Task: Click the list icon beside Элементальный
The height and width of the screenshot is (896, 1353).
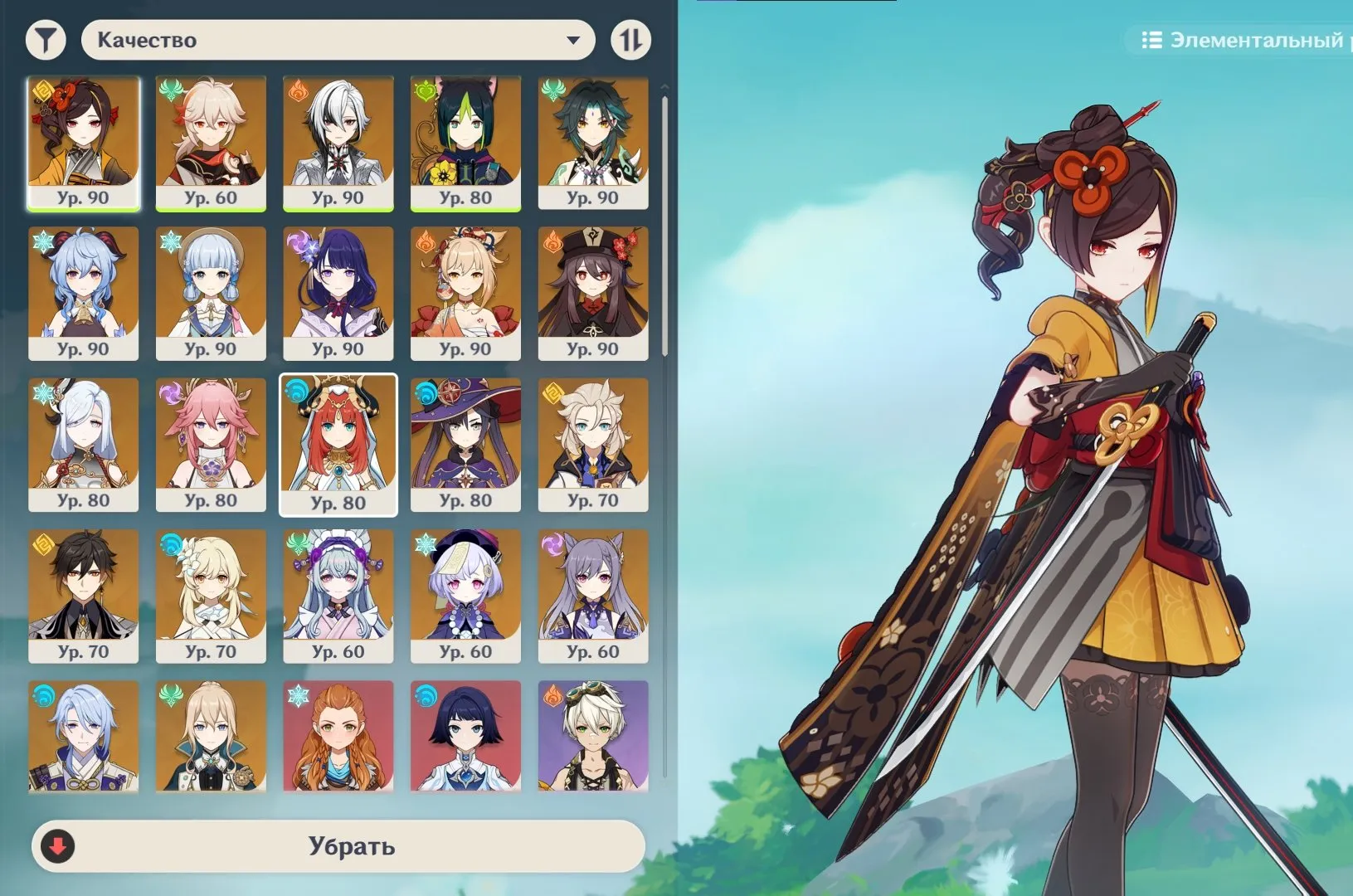Action: coord(1152,37)
